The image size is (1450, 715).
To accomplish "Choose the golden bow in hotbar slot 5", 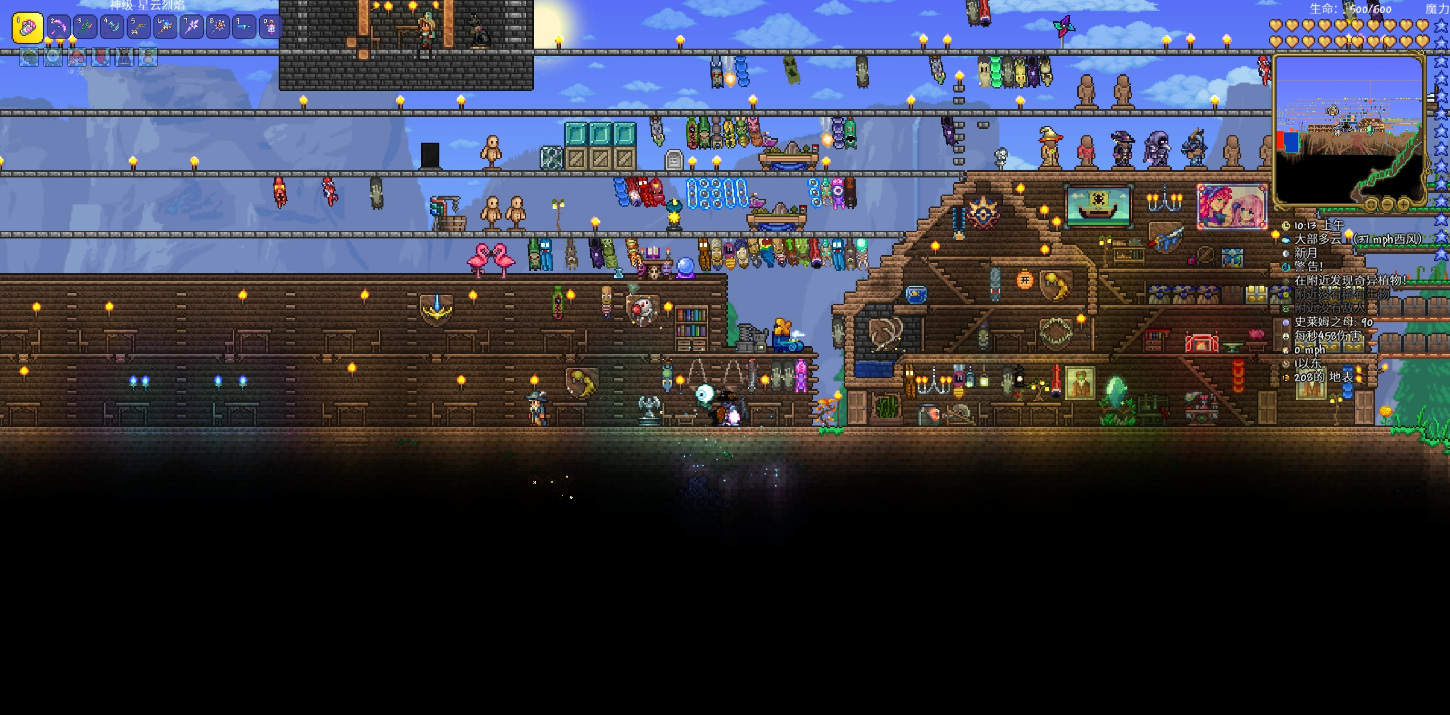I will tap(139, 26).
